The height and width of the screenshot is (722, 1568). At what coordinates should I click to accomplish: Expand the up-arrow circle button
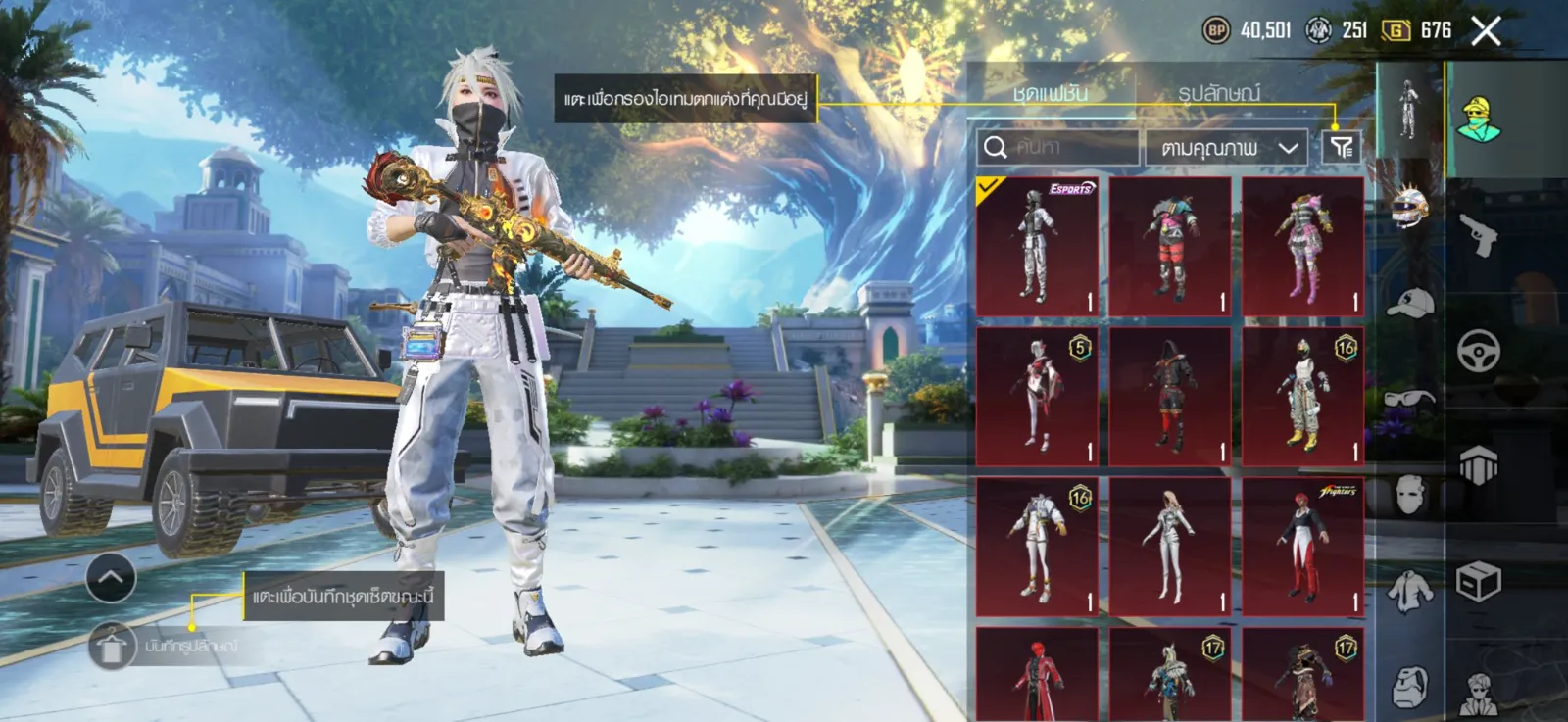pos(111,578)
